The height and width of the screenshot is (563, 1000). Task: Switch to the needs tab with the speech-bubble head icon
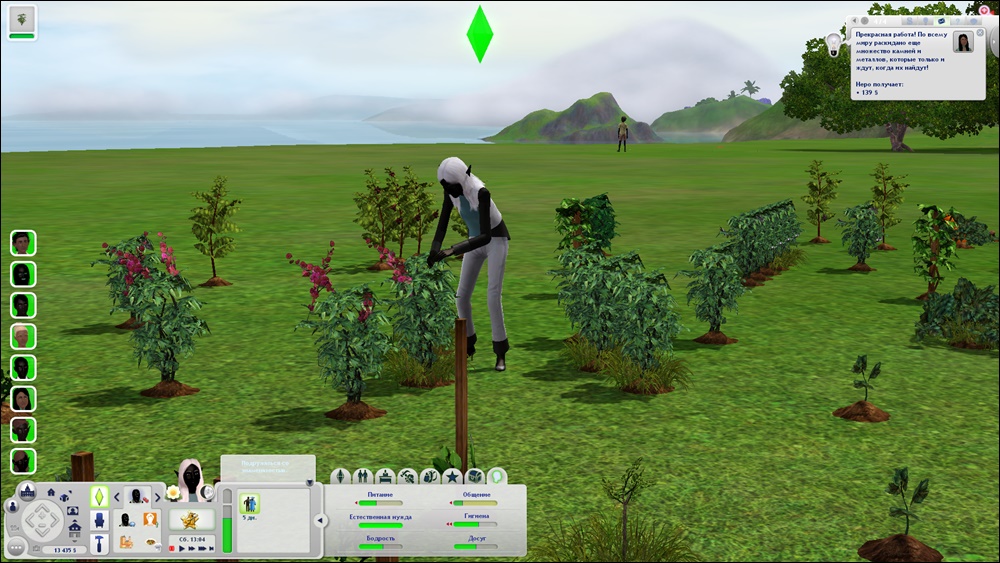(496, 476)
